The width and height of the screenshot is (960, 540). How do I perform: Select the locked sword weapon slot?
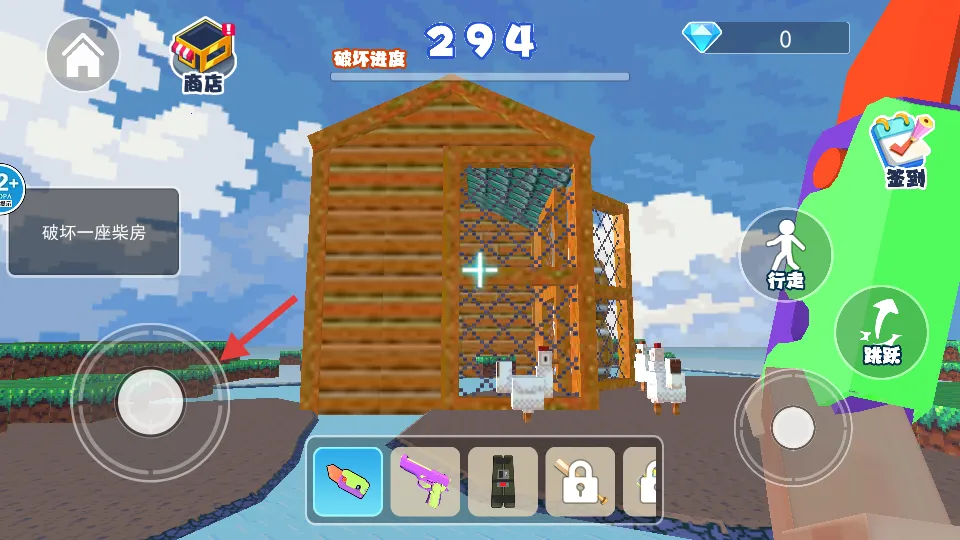580,481
